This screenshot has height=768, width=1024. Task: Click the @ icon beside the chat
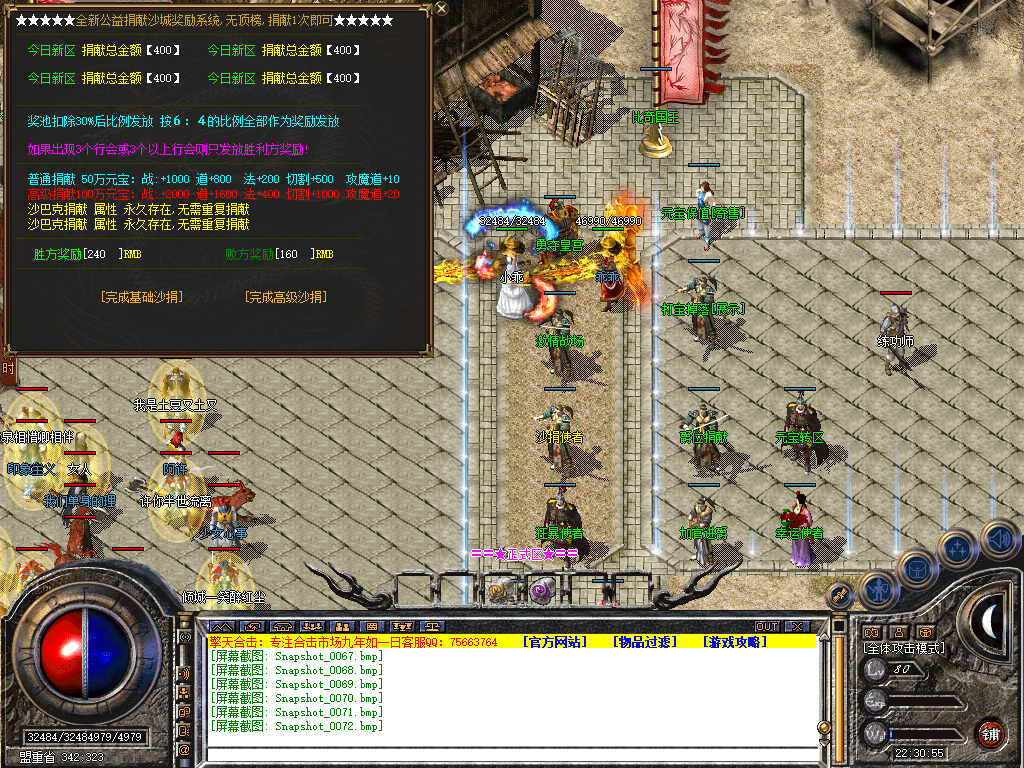tap(184, 749)
